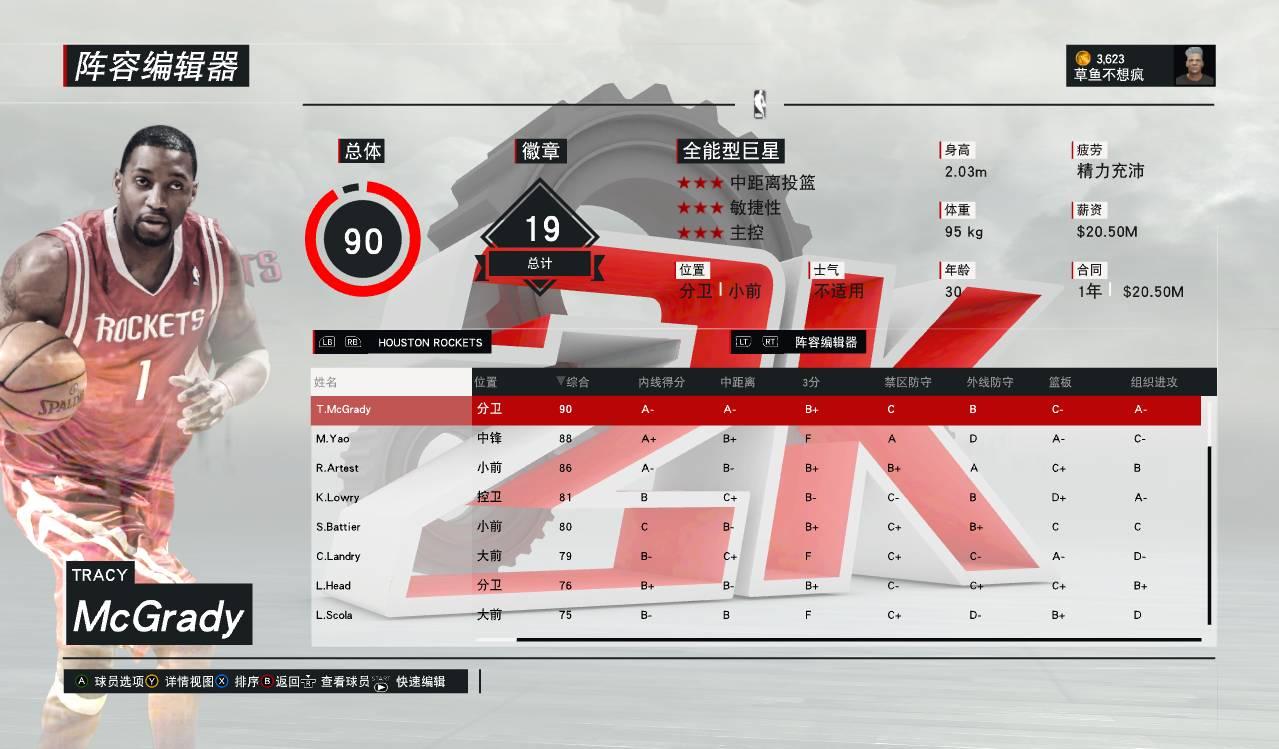This screenshot has height=749, width=1279.
Task: Sort by 篮板 rebound column
Action: (x=1059, y=382)
